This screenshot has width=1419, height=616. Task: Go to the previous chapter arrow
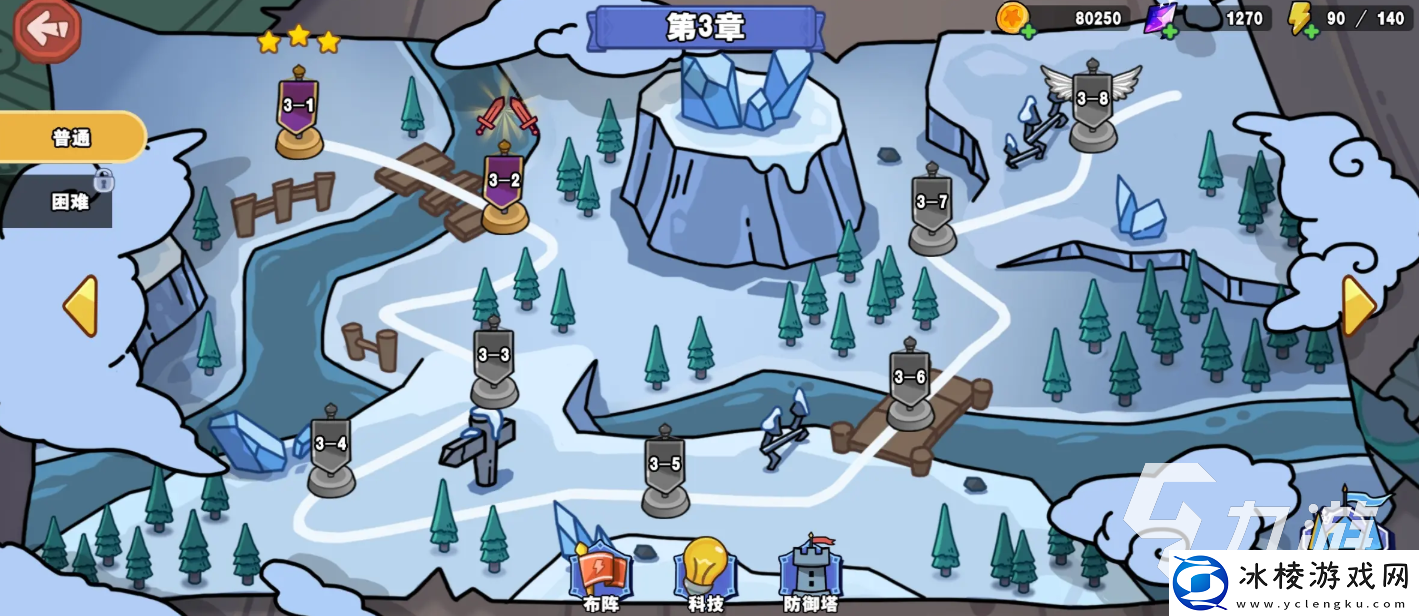(81, 306)
